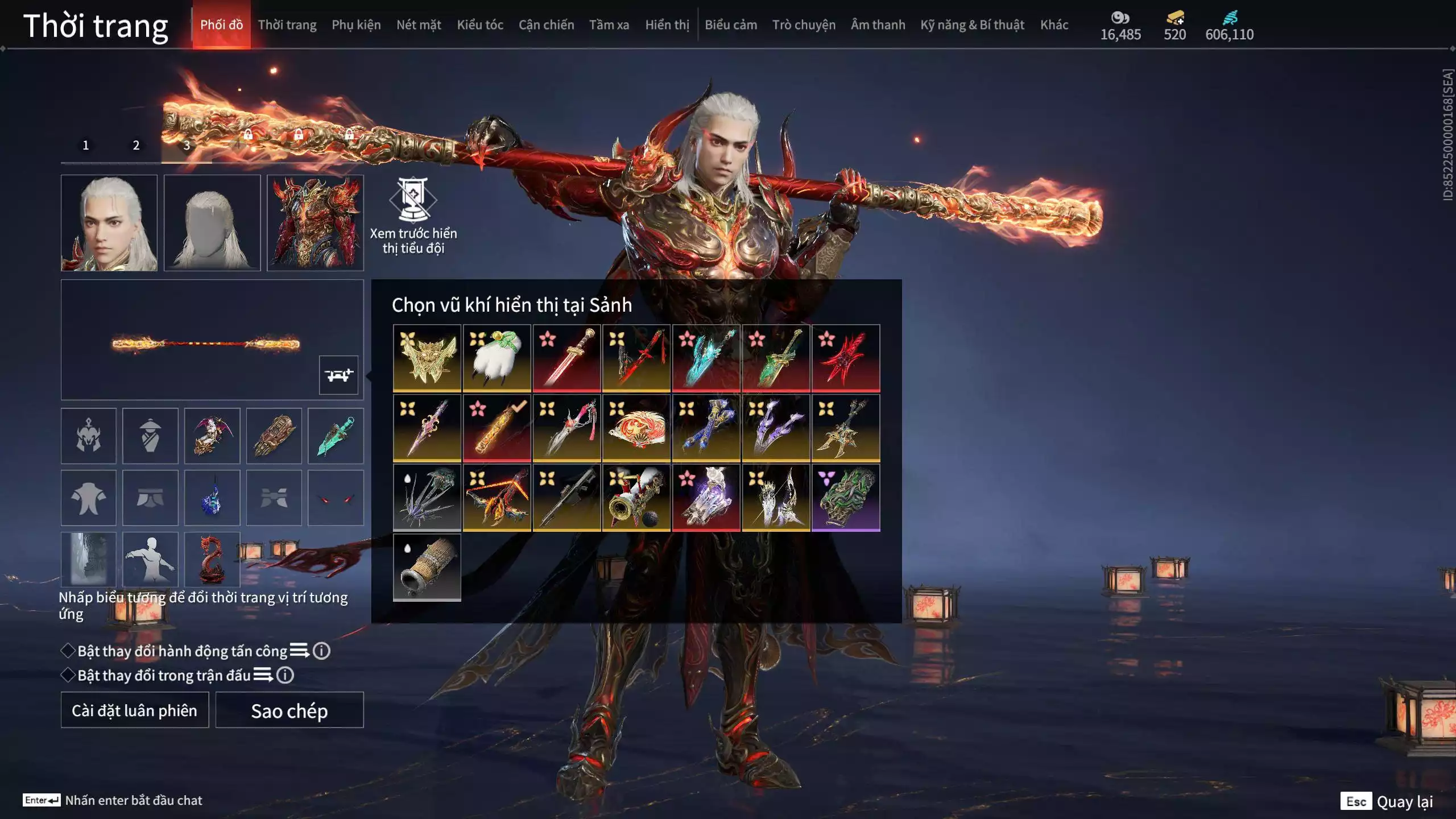Select outfit preset 1
The width and height of the screenshot is (1456, 819).
[86, 146]
